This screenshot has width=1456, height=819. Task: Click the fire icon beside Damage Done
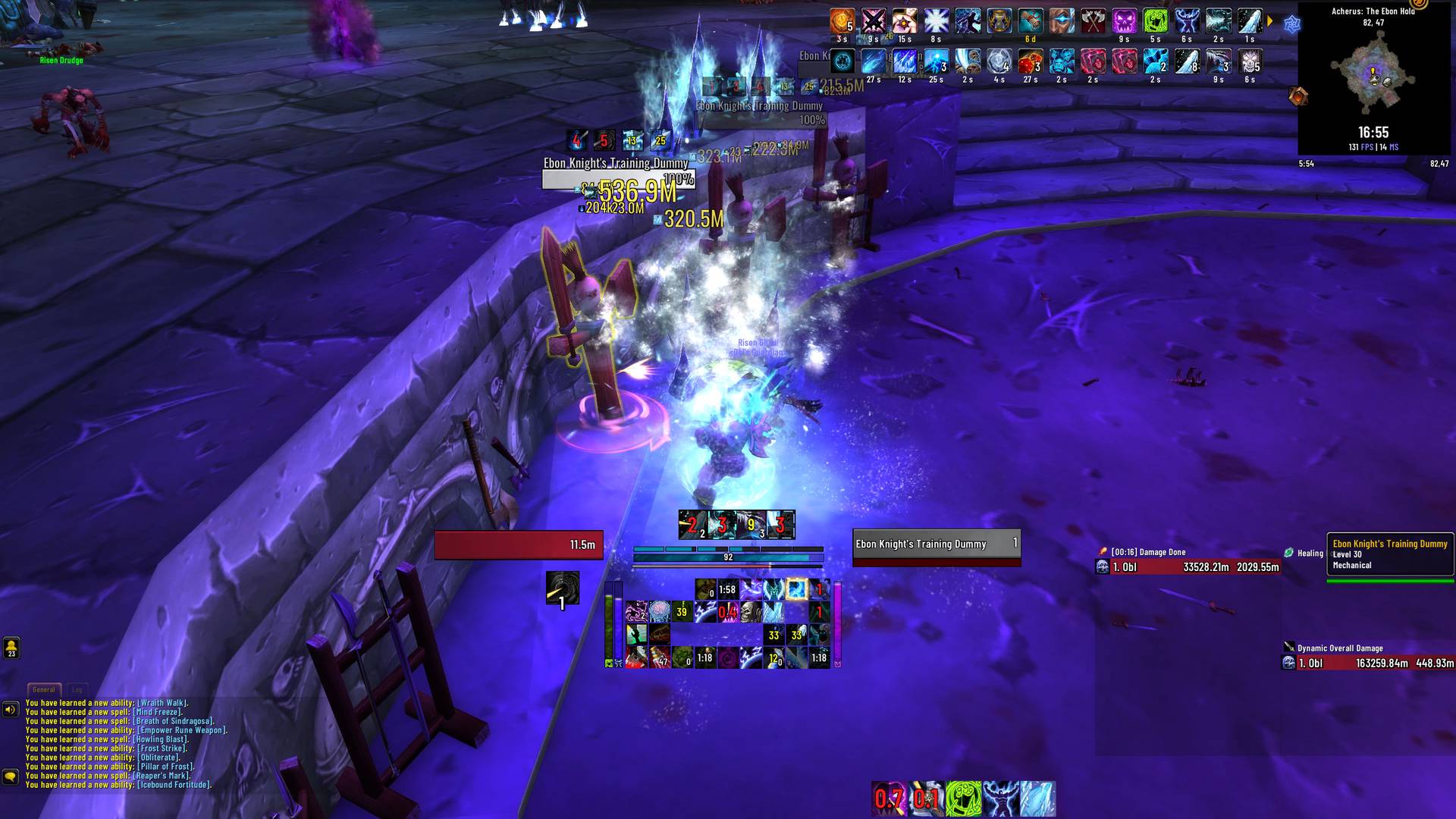1103,551
